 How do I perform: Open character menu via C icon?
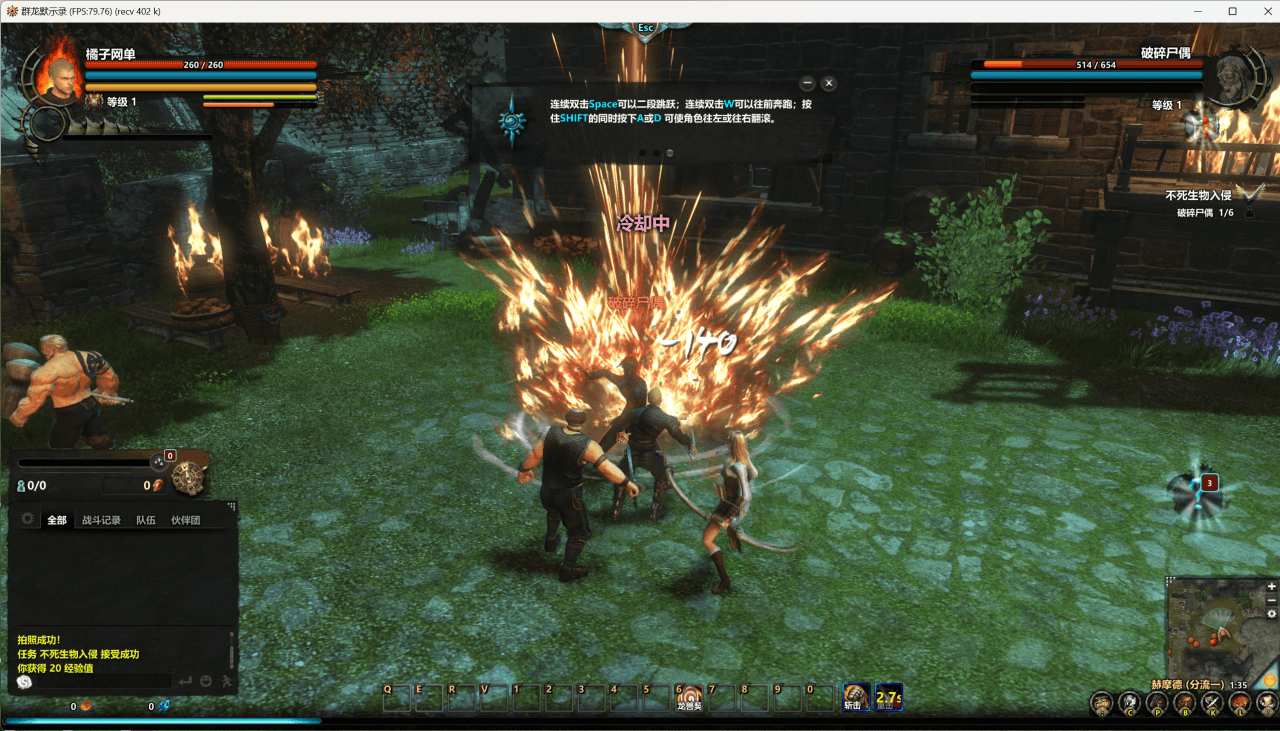click(x=1130, y=703)
